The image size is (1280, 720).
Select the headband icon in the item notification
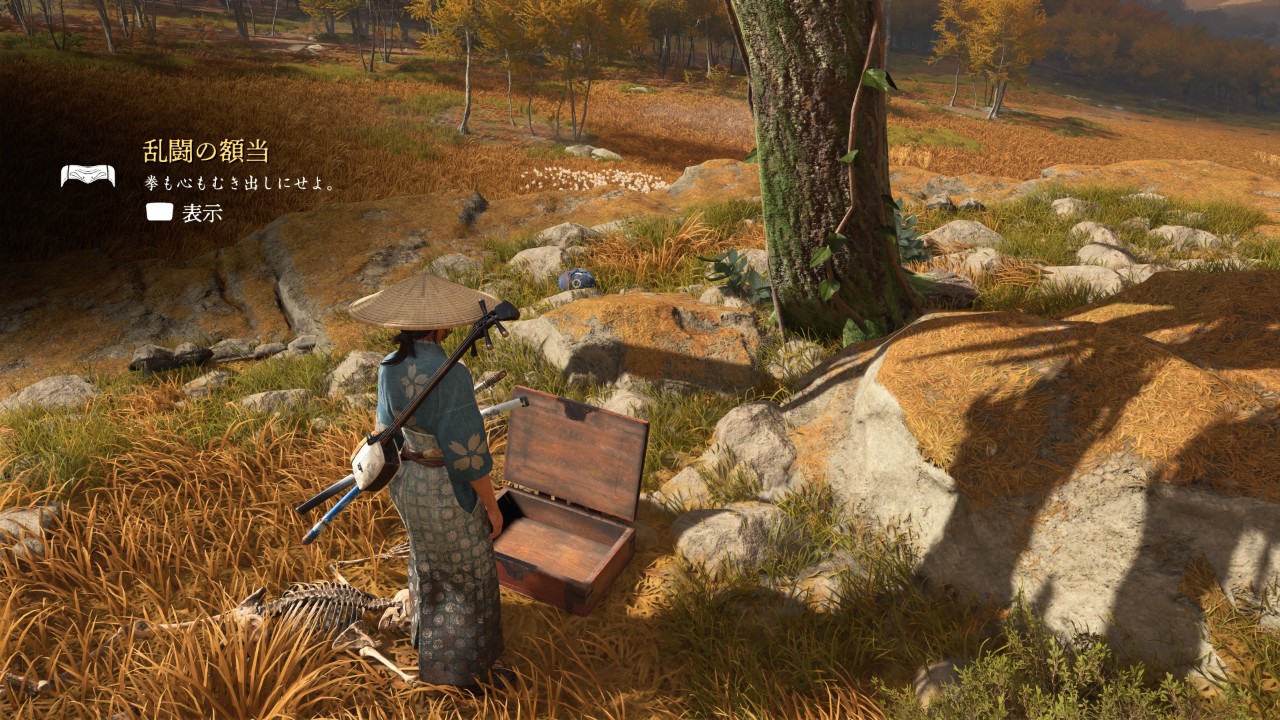(x=87, y=176)
